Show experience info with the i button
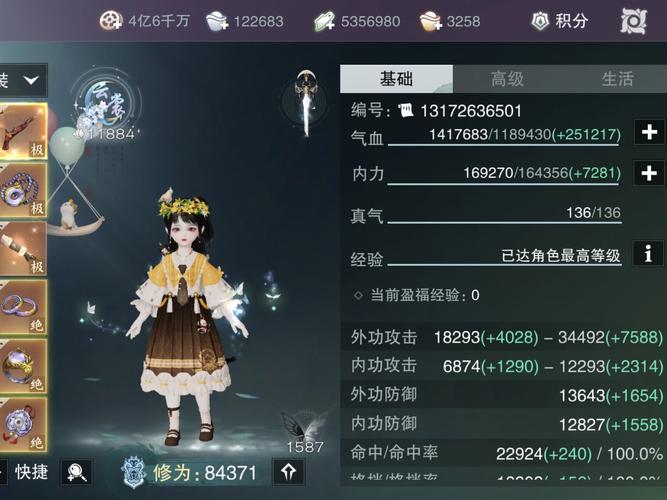 coord(649,253)
